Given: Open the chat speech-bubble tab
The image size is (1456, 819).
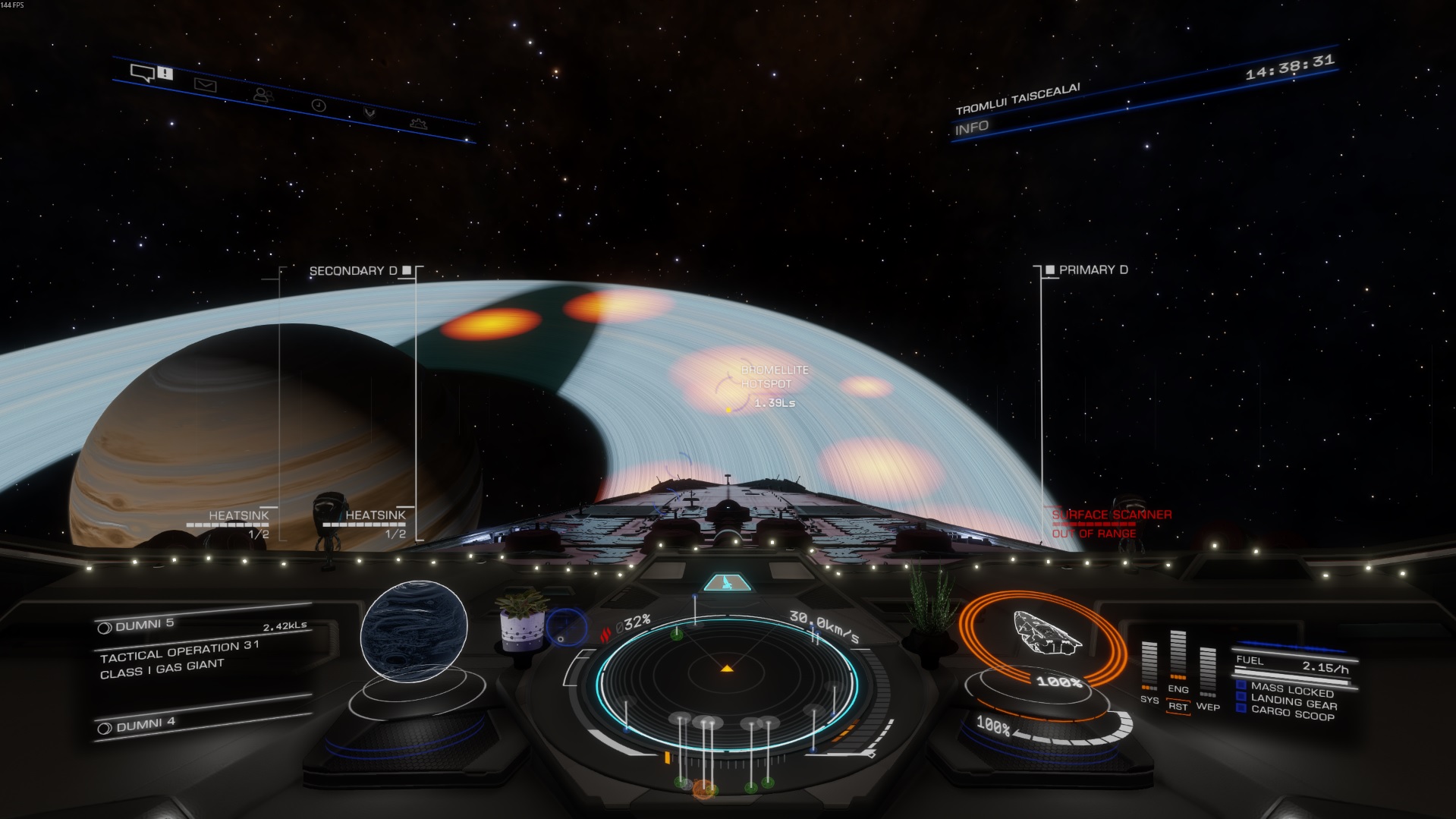Looking at the screenshot, I should coord(143,73).
